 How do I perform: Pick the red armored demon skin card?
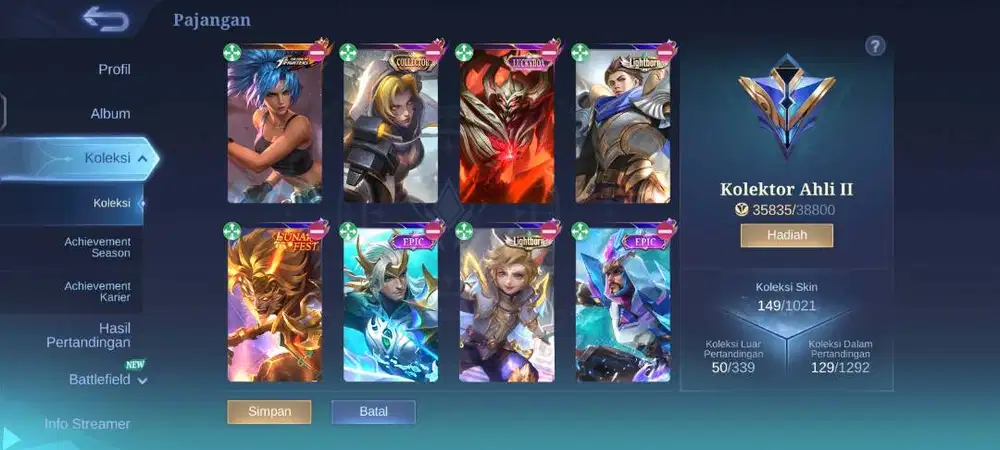coord(506,128)
